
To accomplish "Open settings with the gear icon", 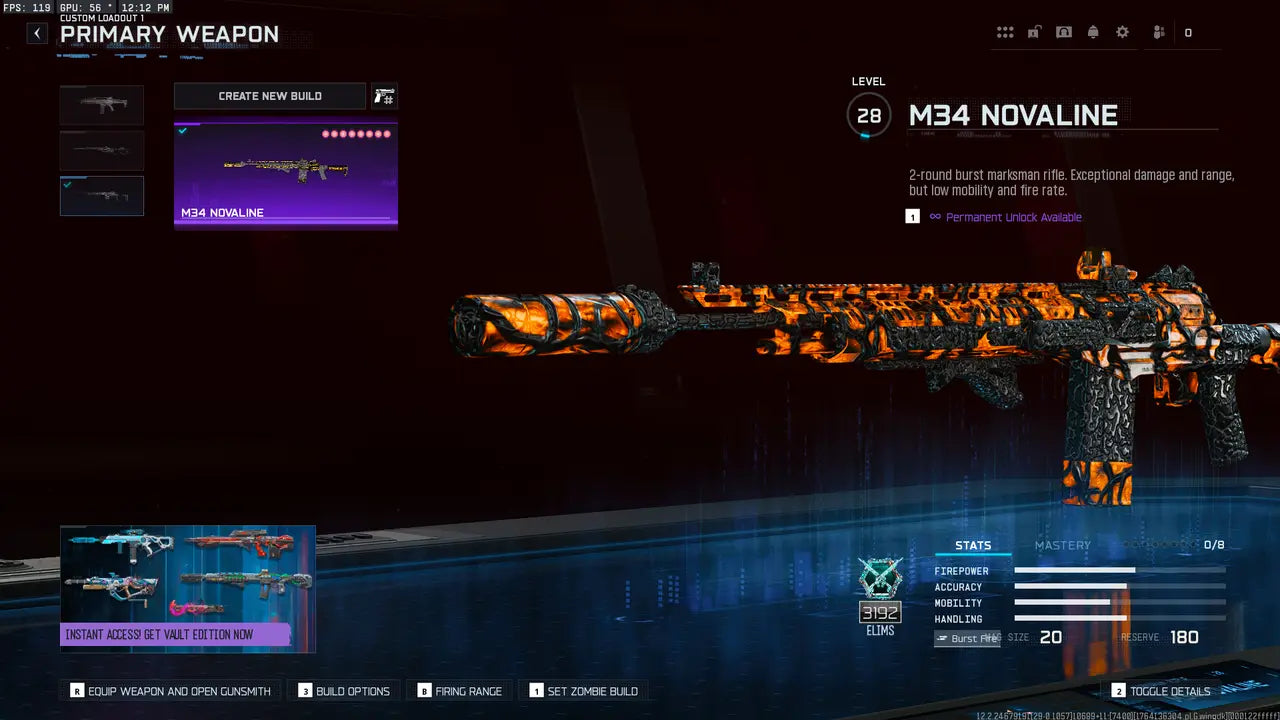I will point(1122,31).
